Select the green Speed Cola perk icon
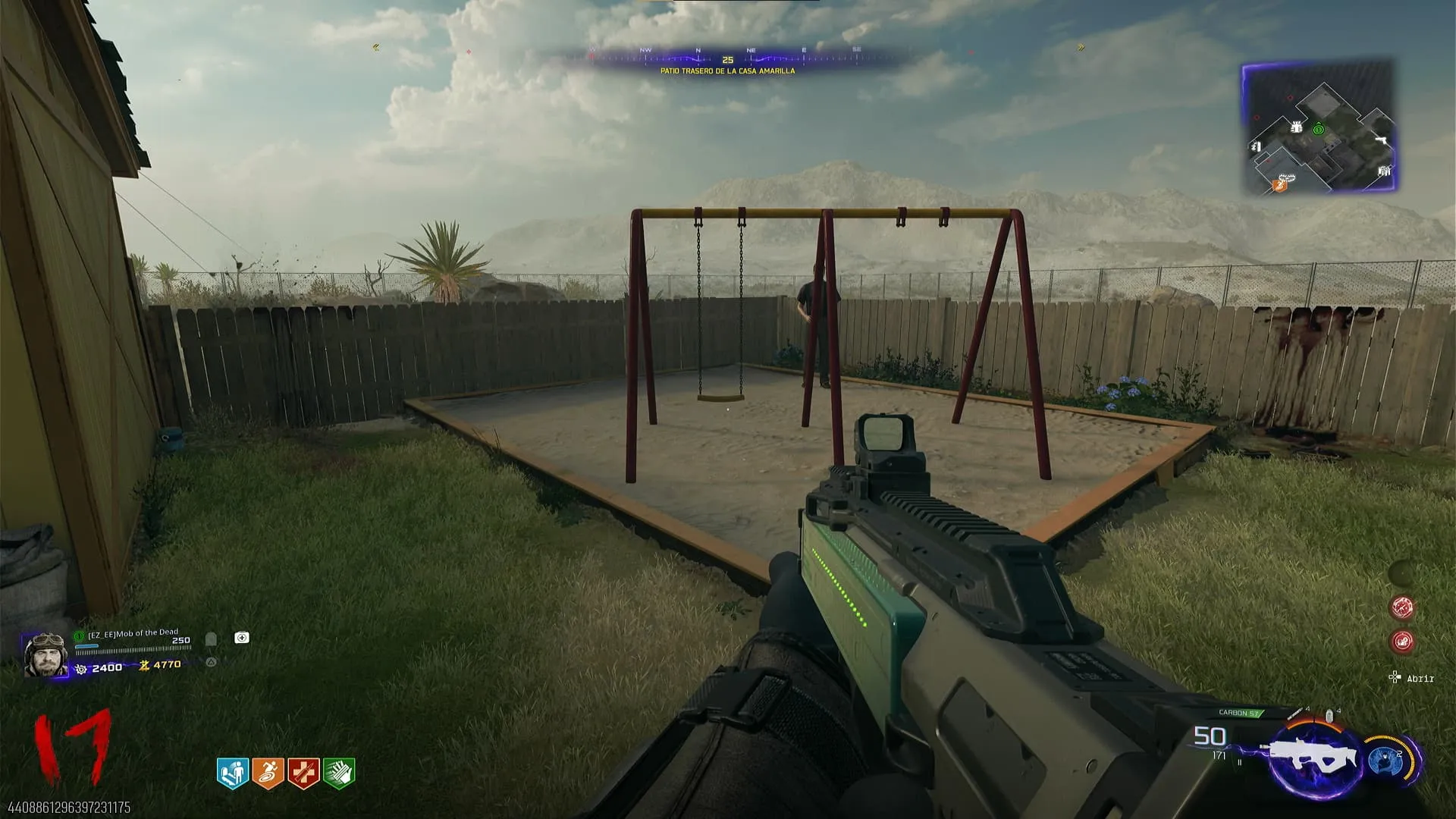Viewport: 1456px width, 819px height. click(x=339, y=773)
